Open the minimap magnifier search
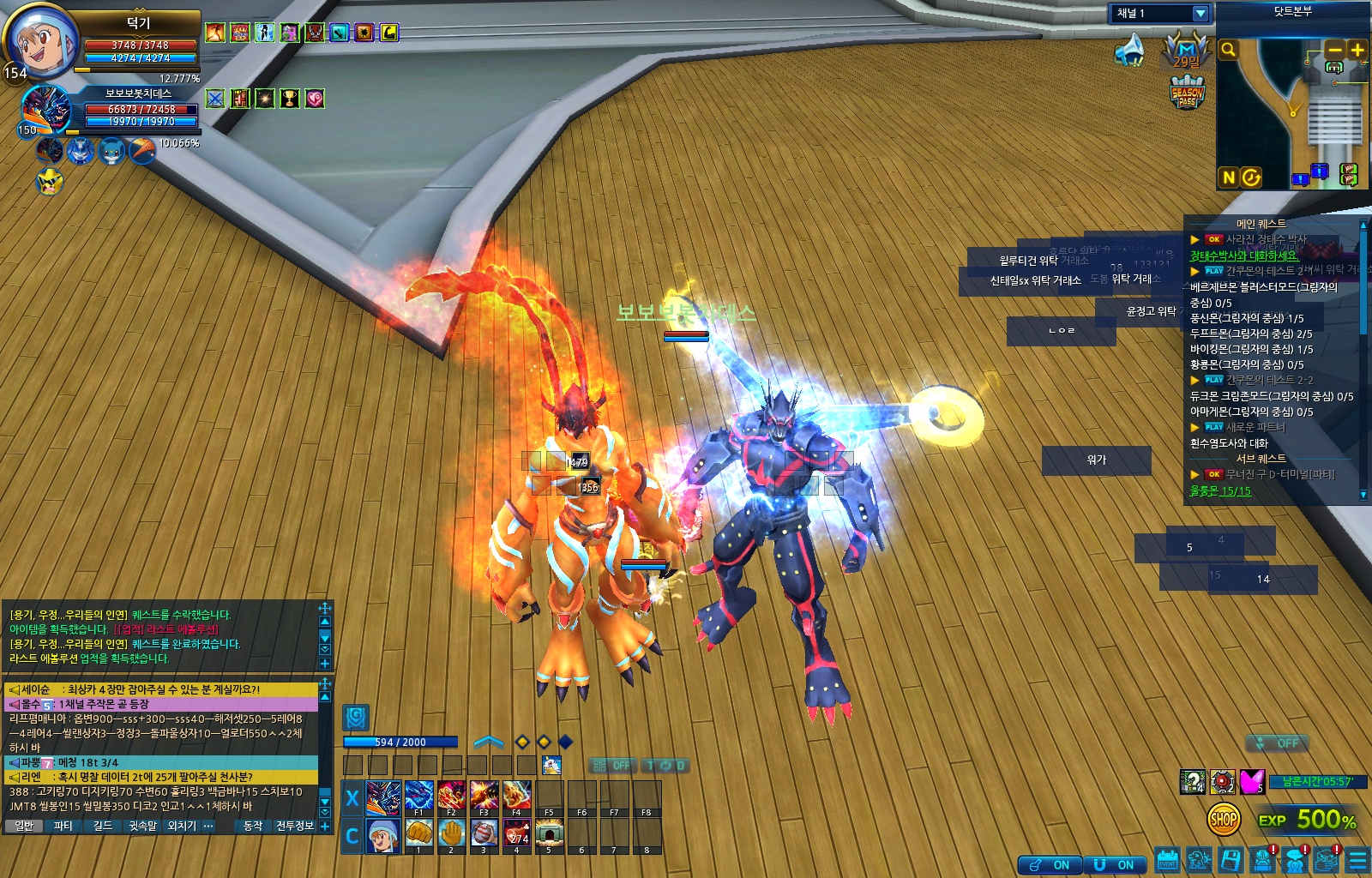Viewport: 1372px width, 878px height. pyautogui.click(x=1228, y=50)
